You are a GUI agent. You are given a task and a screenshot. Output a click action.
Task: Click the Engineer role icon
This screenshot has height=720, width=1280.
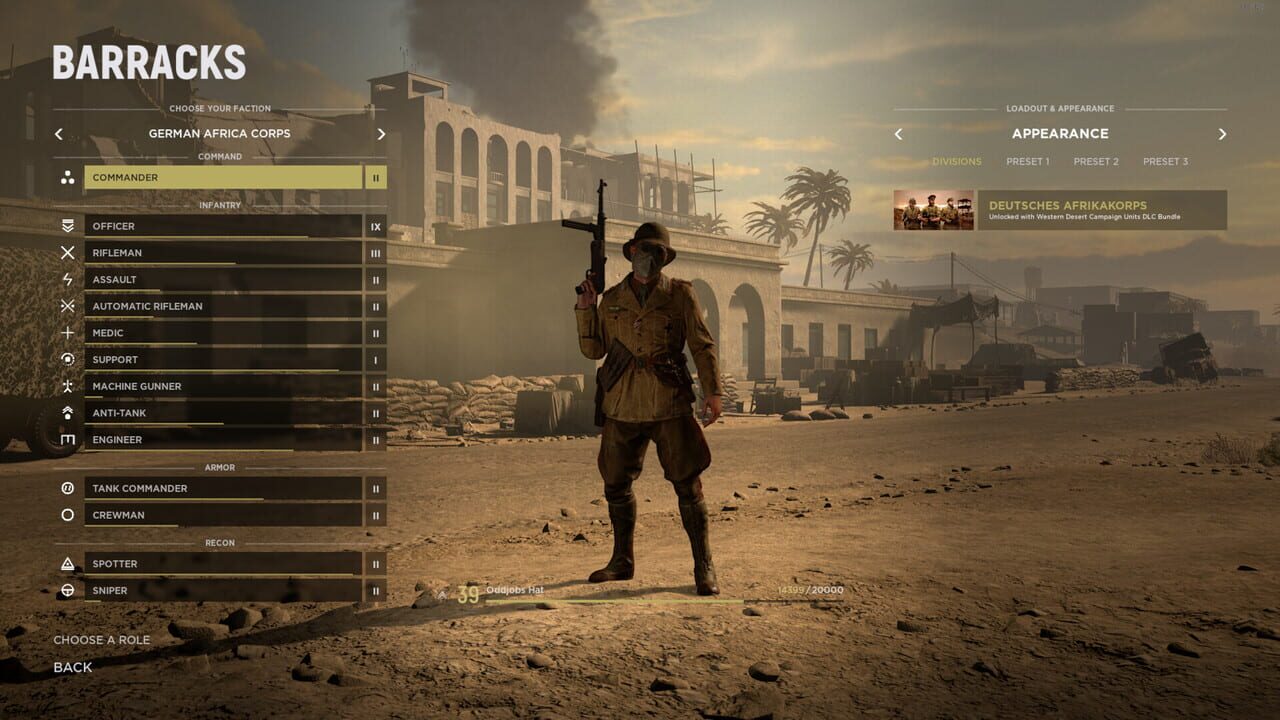point(67,439)
